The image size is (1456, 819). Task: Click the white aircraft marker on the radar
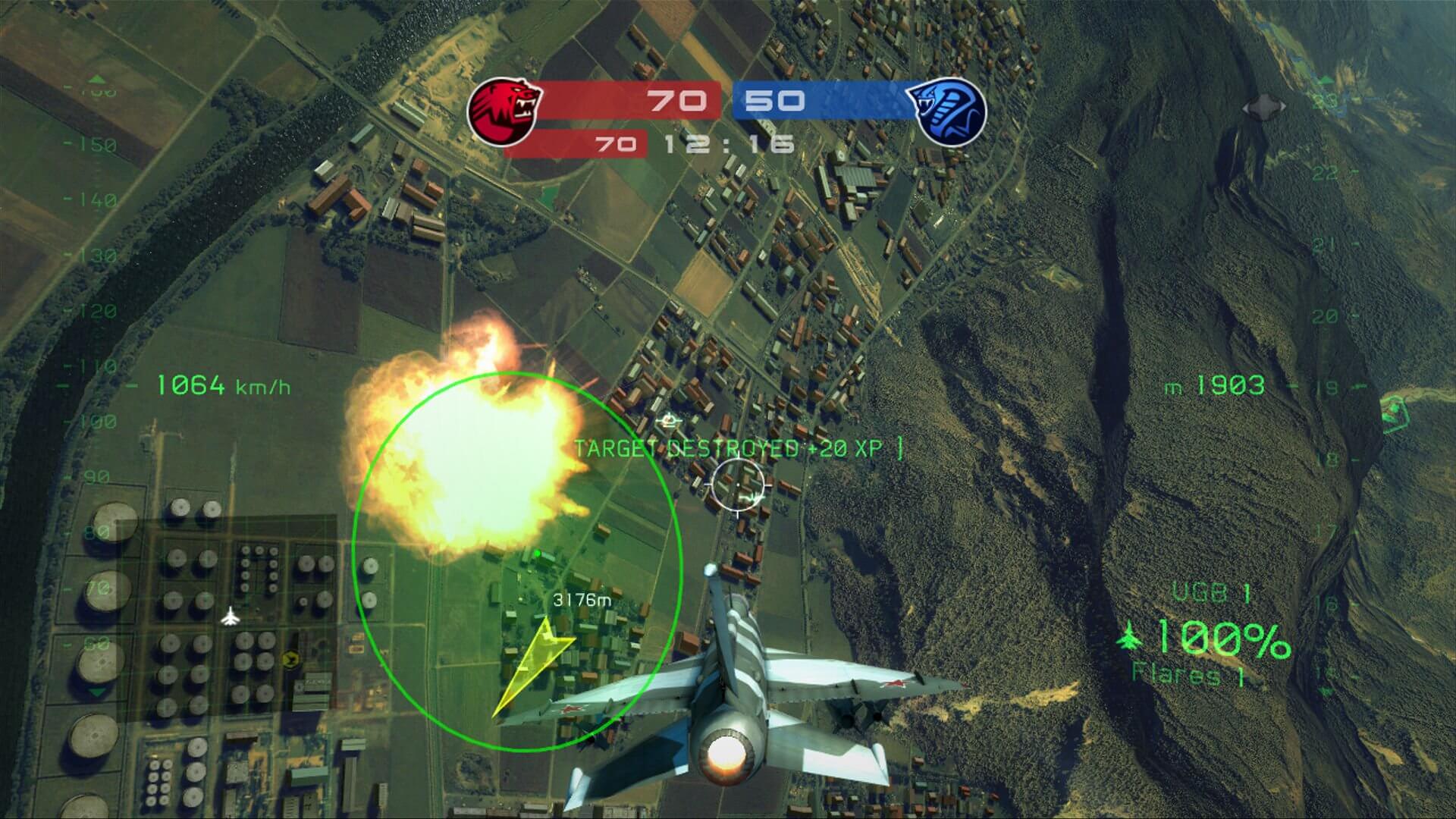pos(230,618)
